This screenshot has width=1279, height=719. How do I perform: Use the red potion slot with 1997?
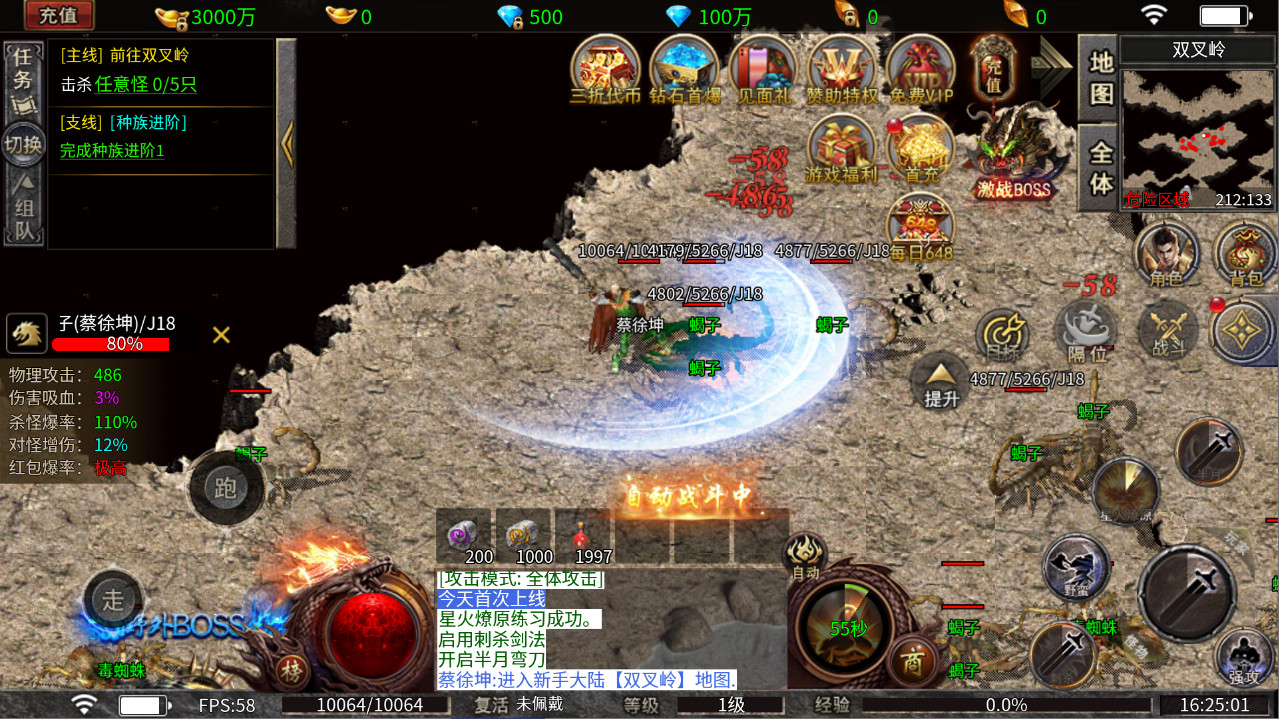coord(581,537)
